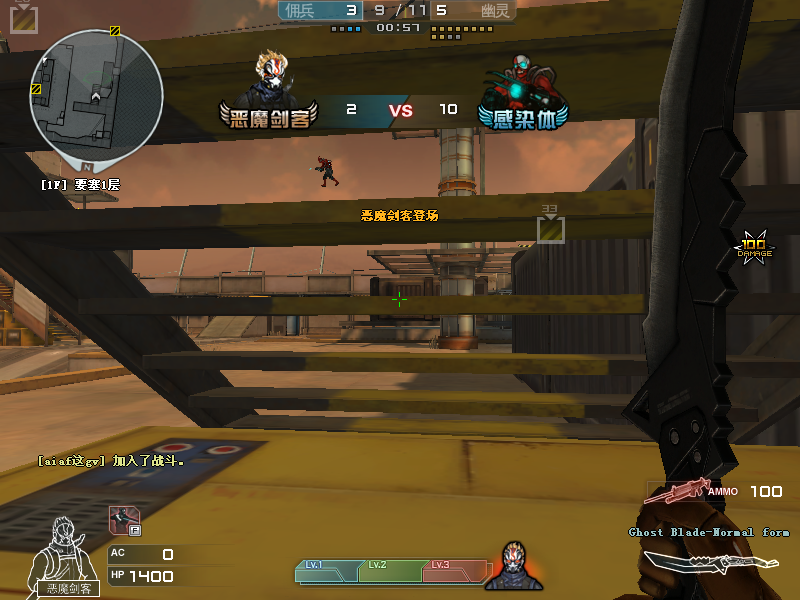Select the Lv.2 evolution bar segment
The width and height of the screenshot is (800, 600).
point(388,570)
